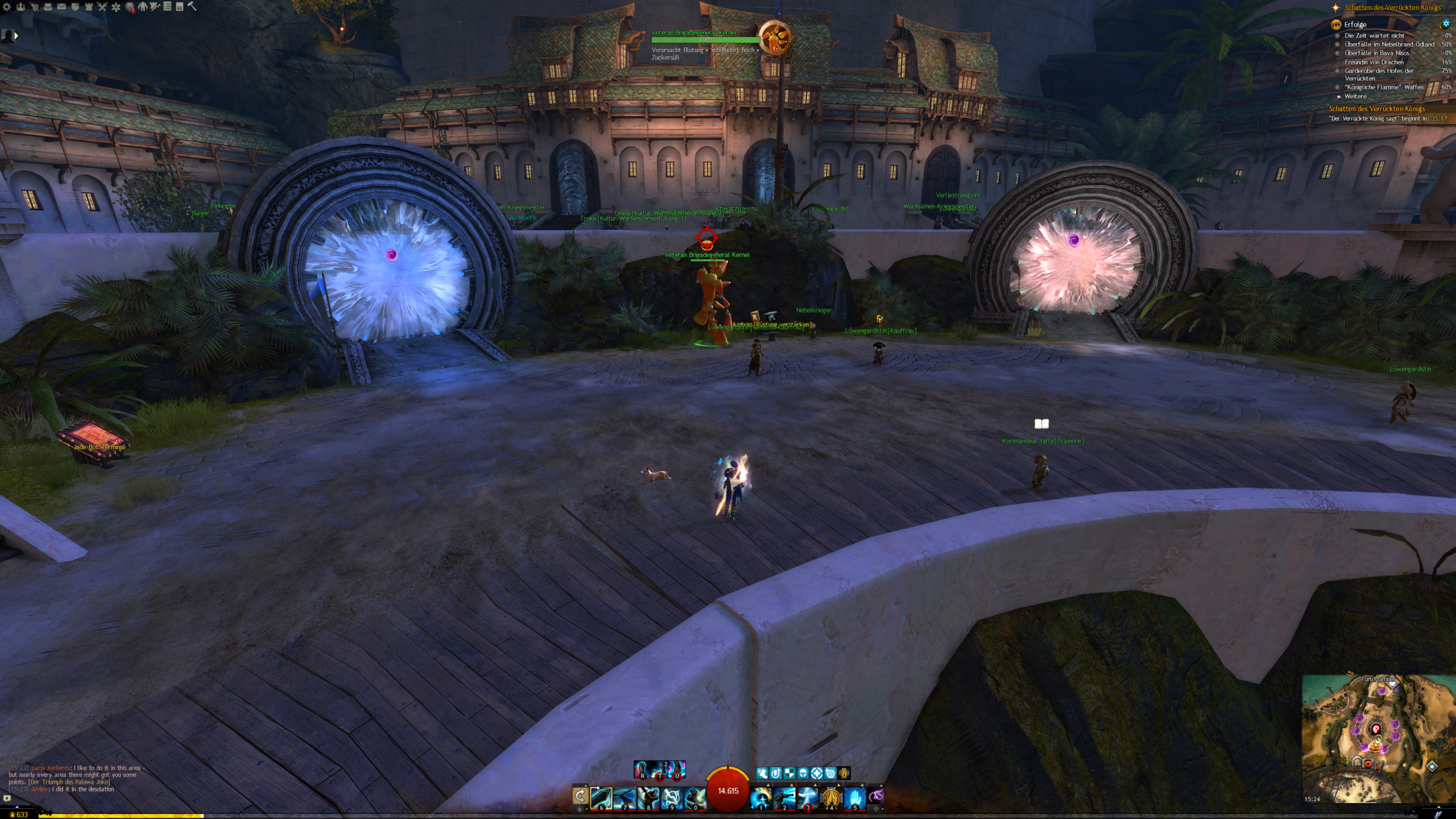Open the lion icon with red alert
1456x819 pixels.
[130, 7]
